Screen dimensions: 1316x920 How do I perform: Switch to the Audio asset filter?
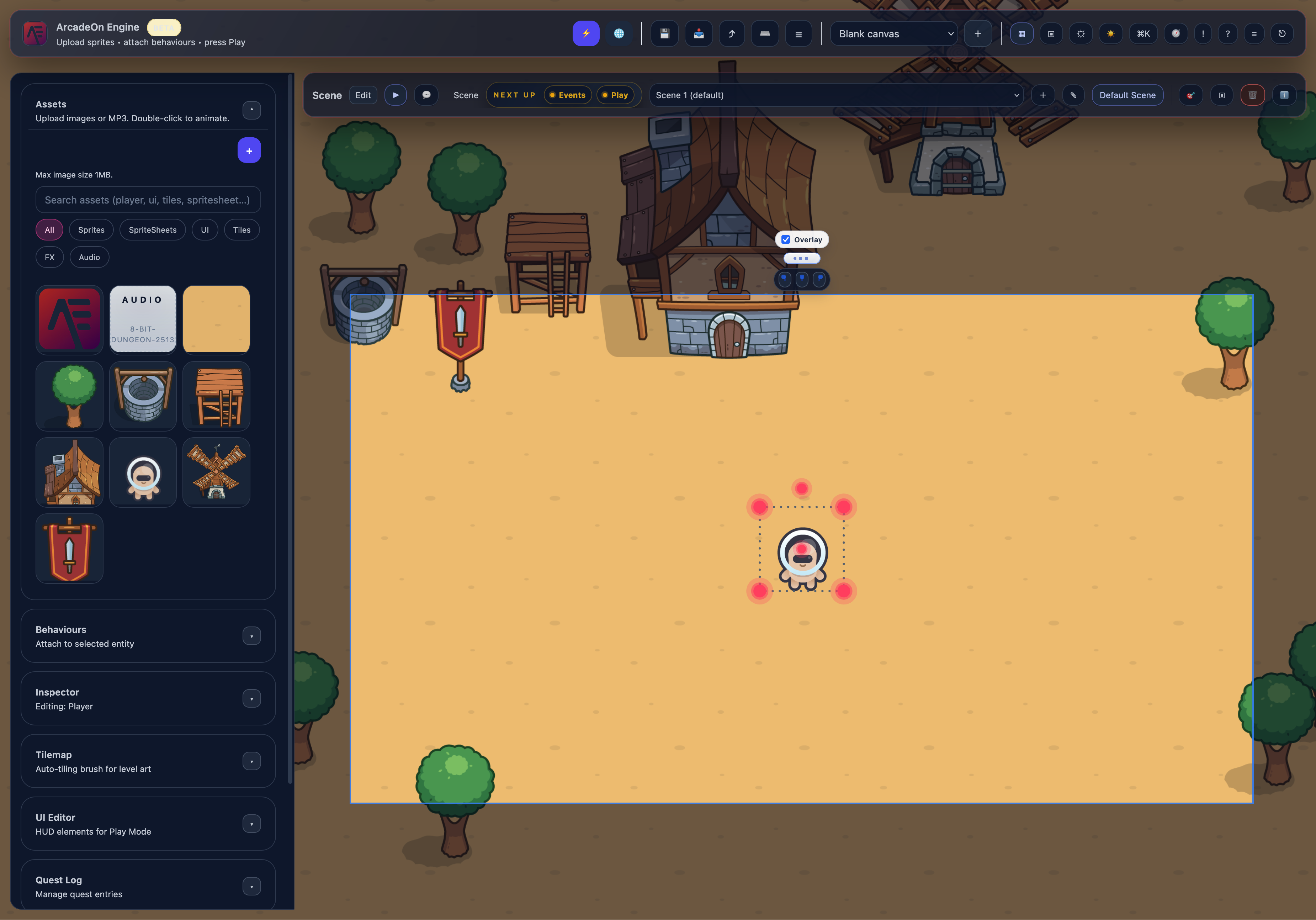[89, 257]
